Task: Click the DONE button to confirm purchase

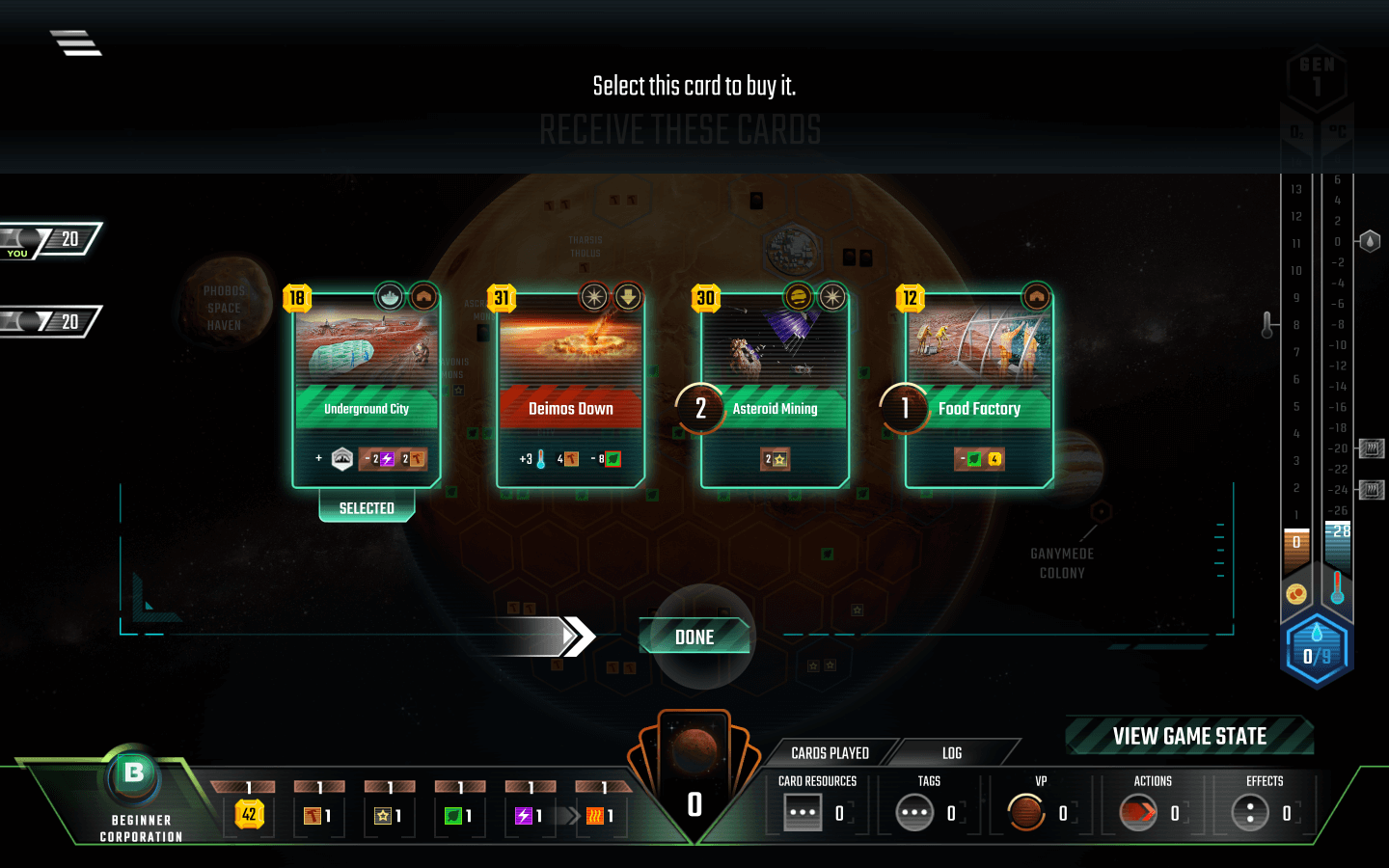Action: 694,637
